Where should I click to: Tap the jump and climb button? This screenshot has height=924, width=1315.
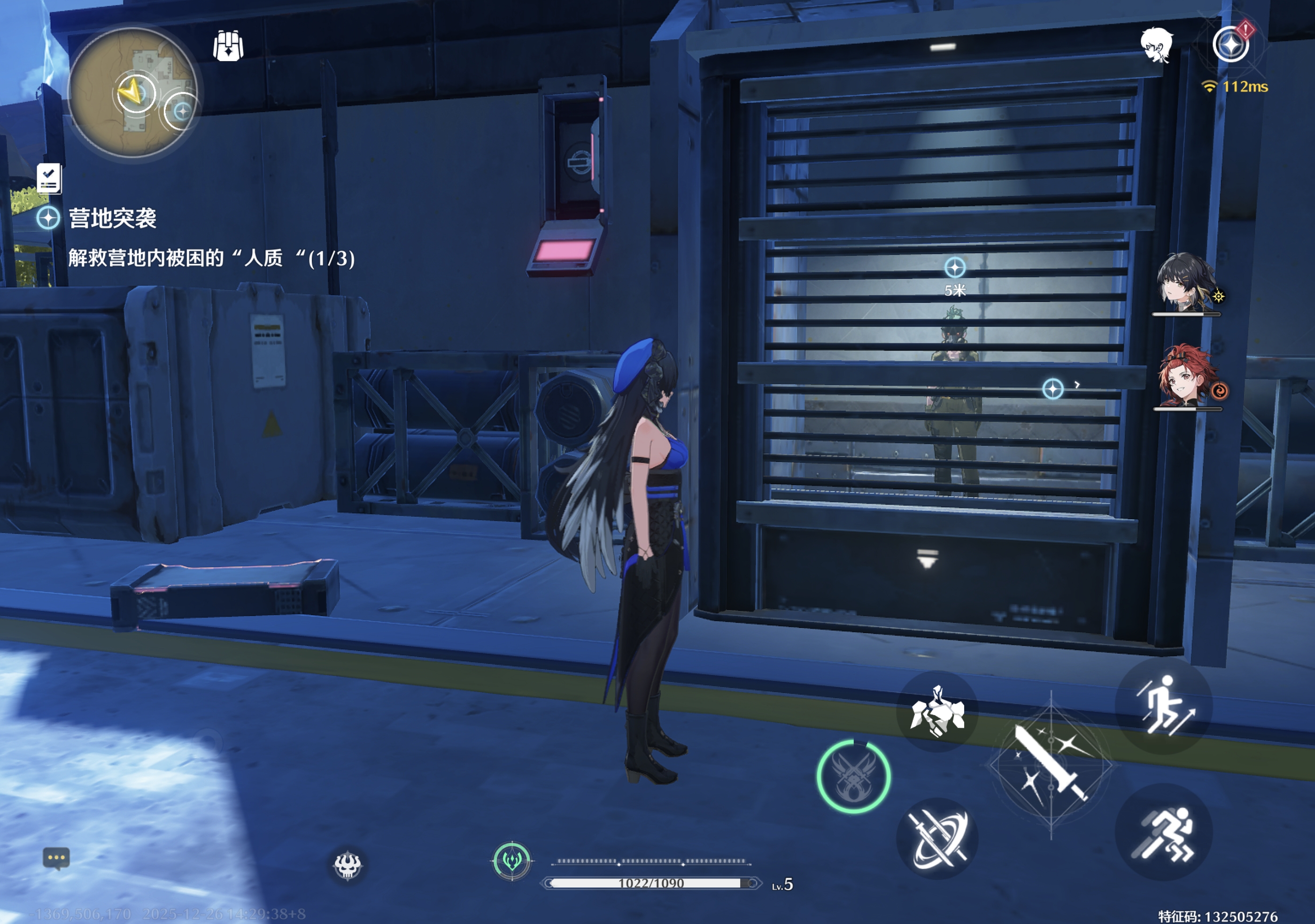coord(1163,705)
